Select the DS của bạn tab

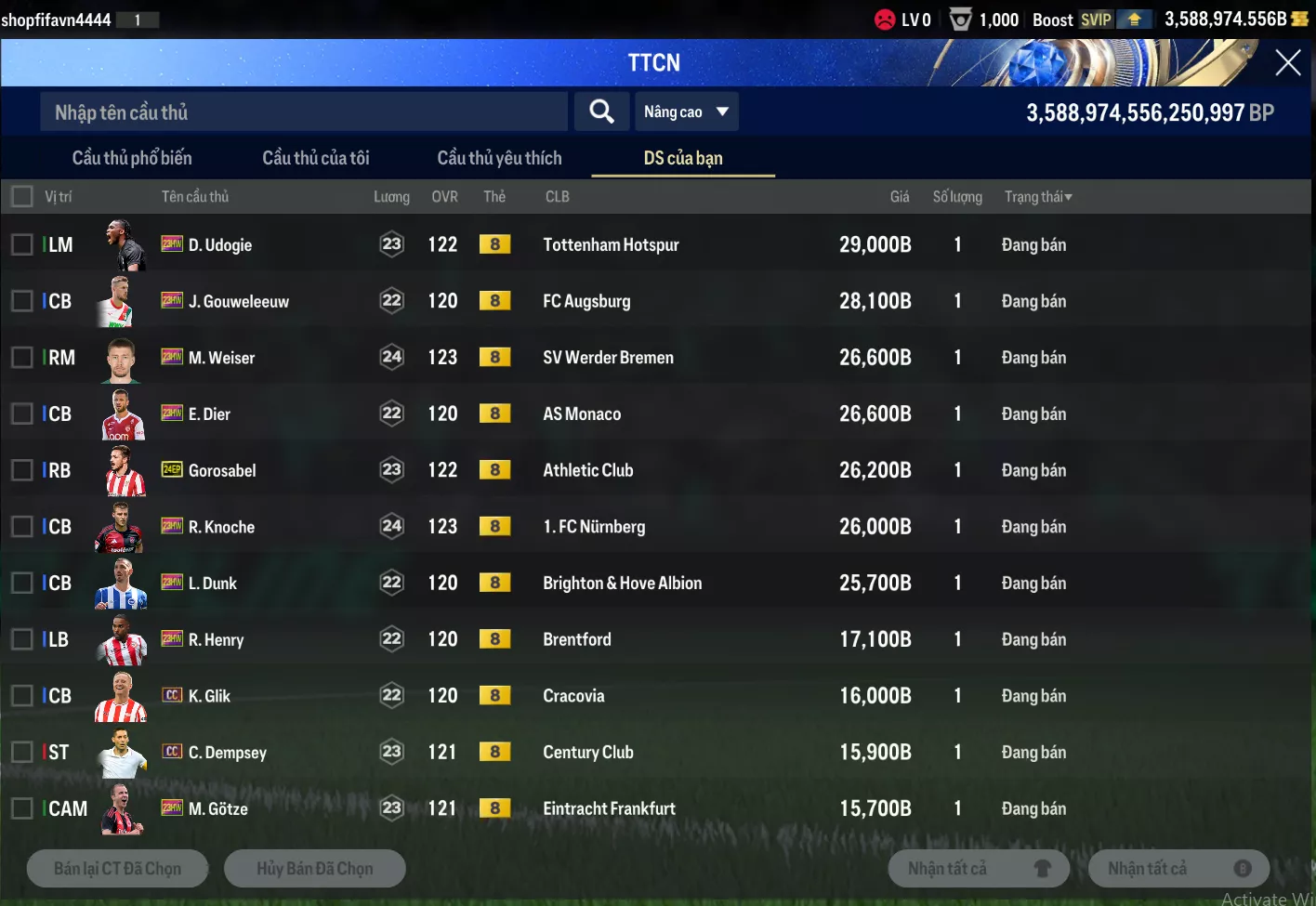[683, 158]
